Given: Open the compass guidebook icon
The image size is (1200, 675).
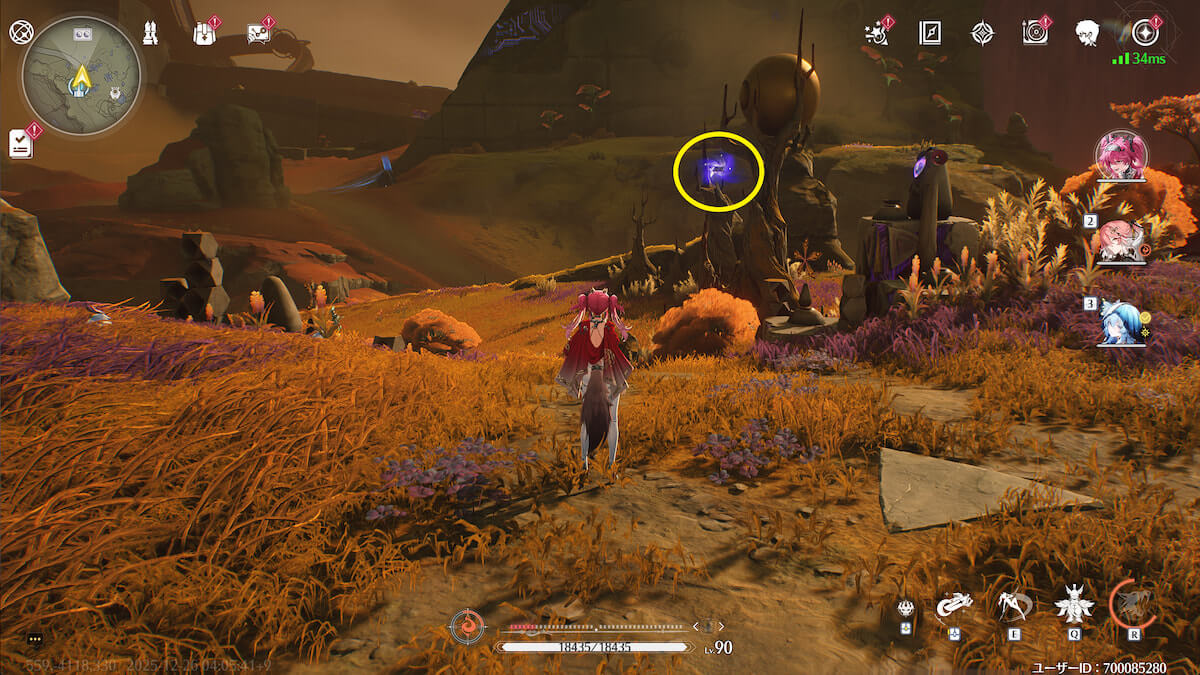Looking at the screenshot, I should click(930, 33).
